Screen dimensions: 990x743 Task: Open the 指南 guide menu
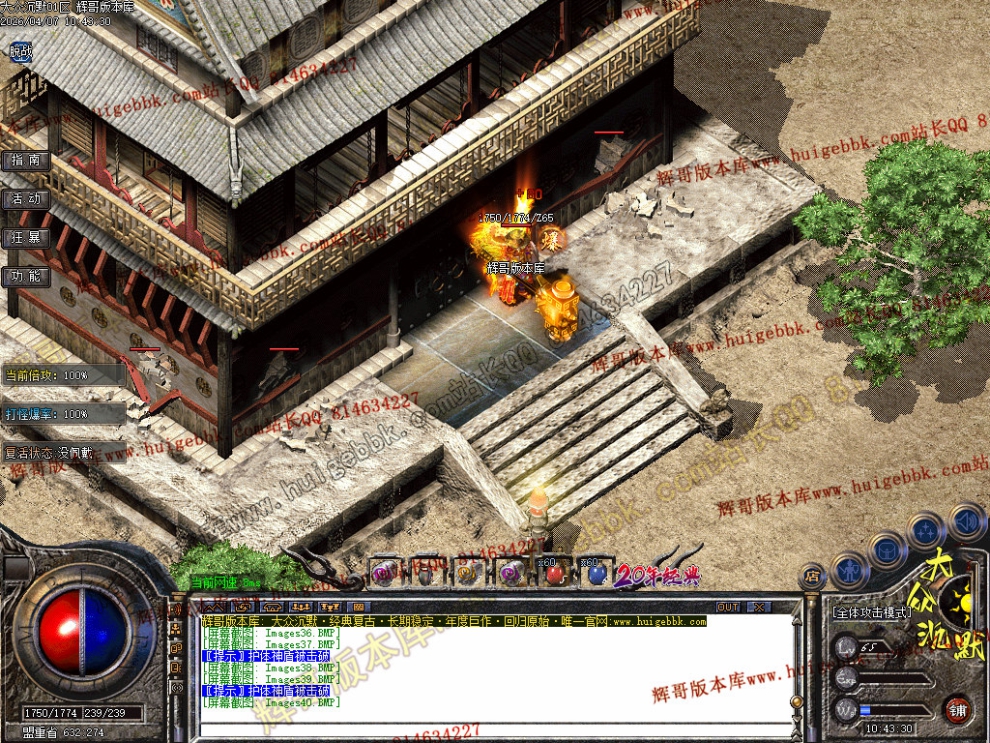26,160
